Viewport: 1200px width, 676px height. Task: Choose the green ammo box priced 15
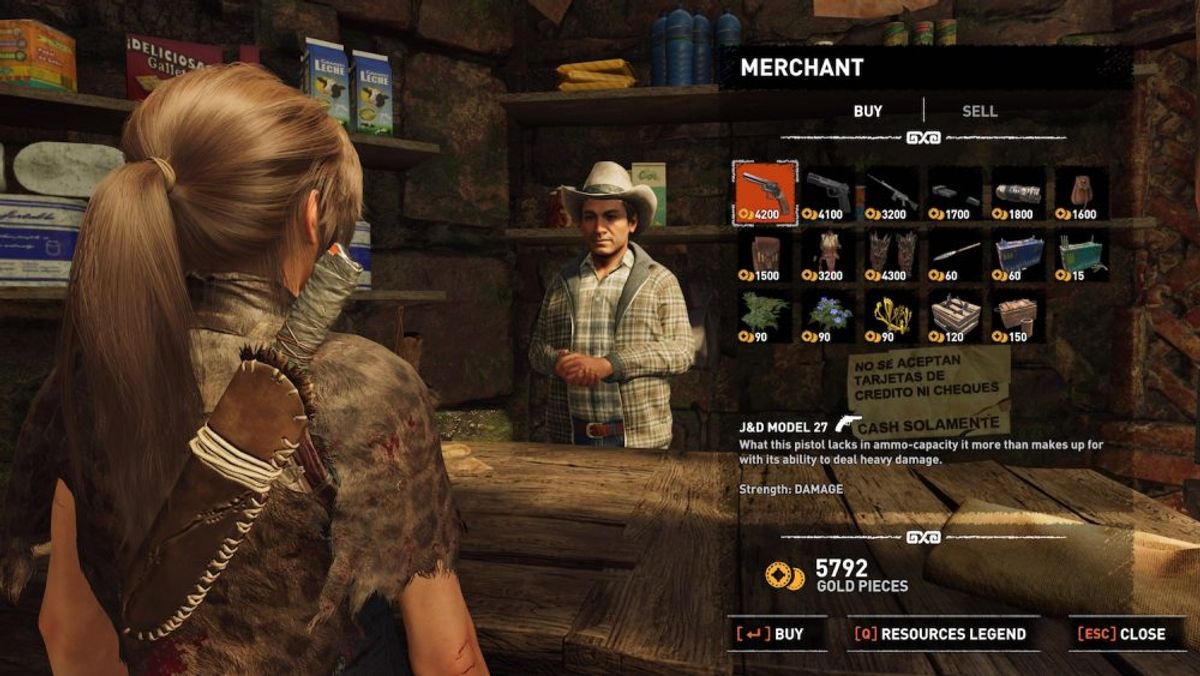[1082, 254]
